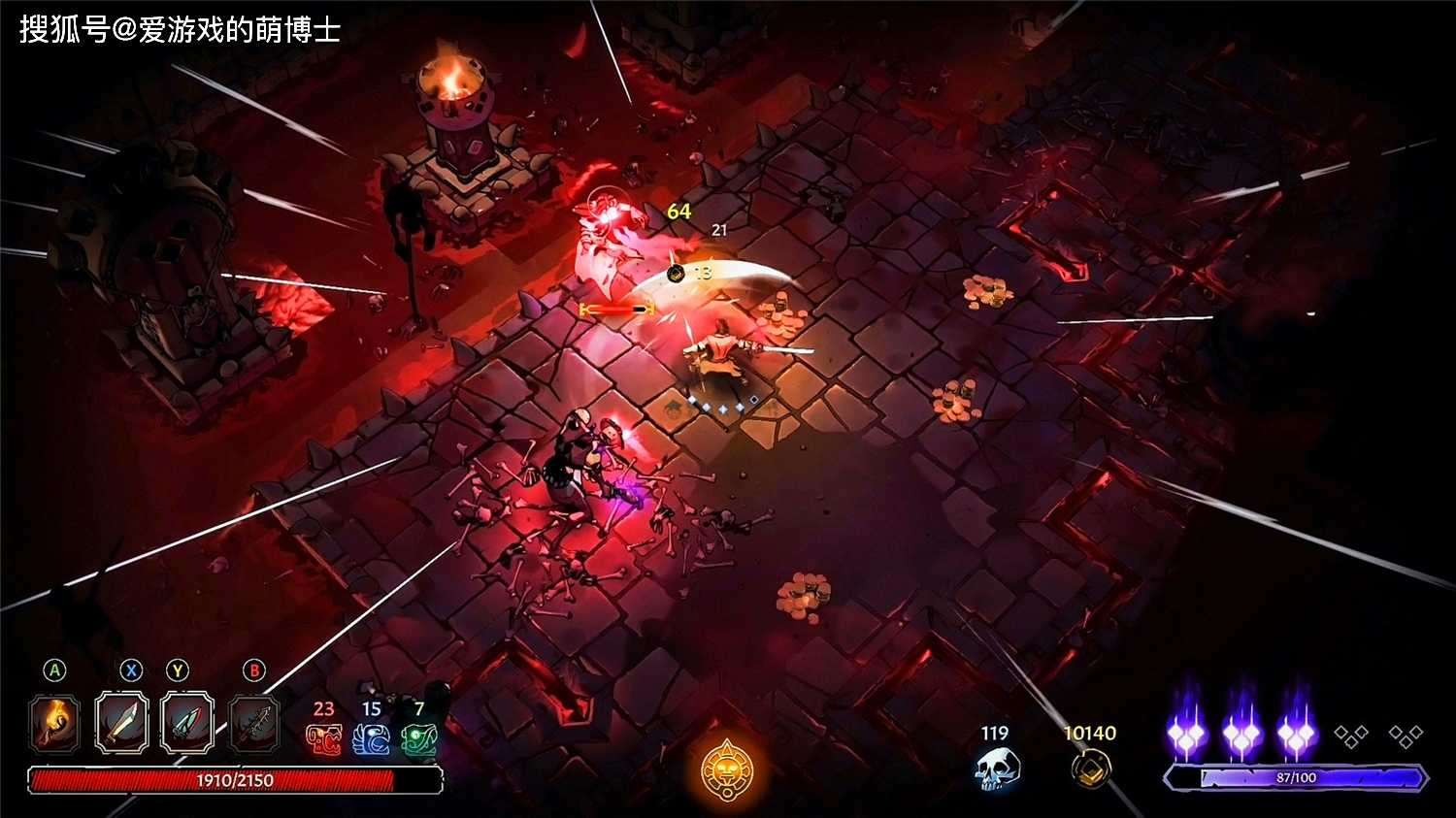Select the broad sword weapon slot
The image size is (1456, 818).
pos(122,723)
